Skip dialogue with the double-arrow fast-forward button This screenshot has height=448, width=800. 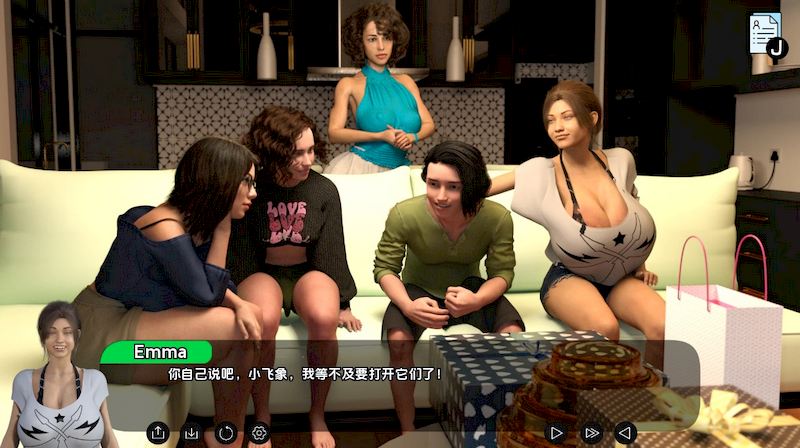[592, 433]
